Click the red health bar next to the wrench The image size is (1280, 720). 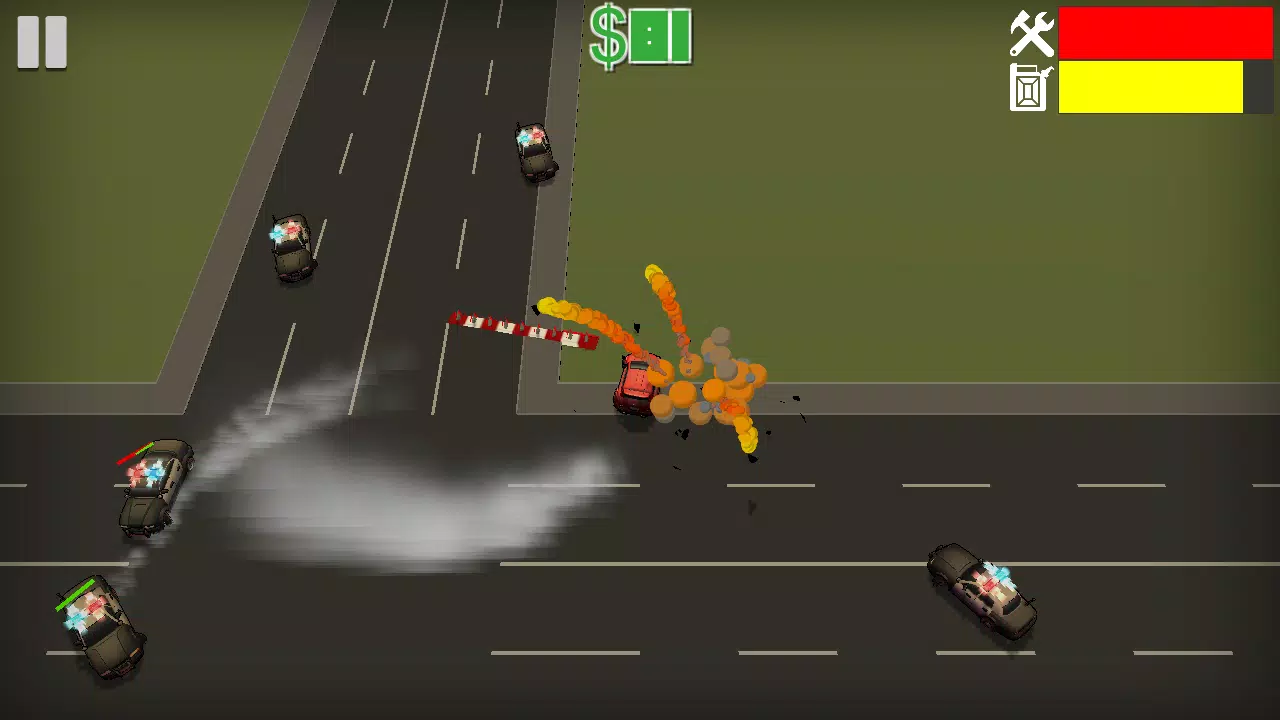[1165, 33]
